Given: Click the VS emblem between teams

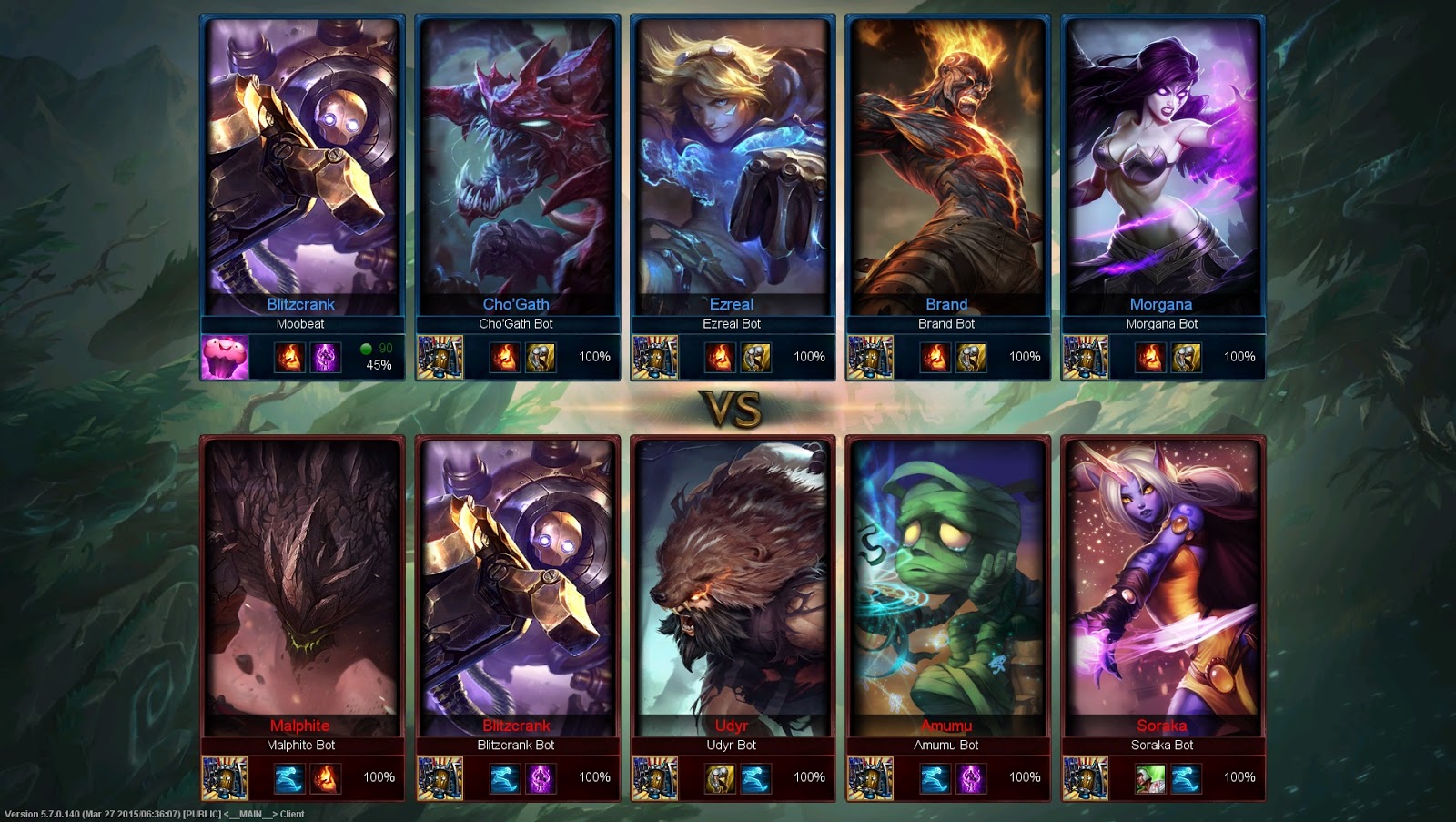Looking at the screenshot, I should (727, 408).
